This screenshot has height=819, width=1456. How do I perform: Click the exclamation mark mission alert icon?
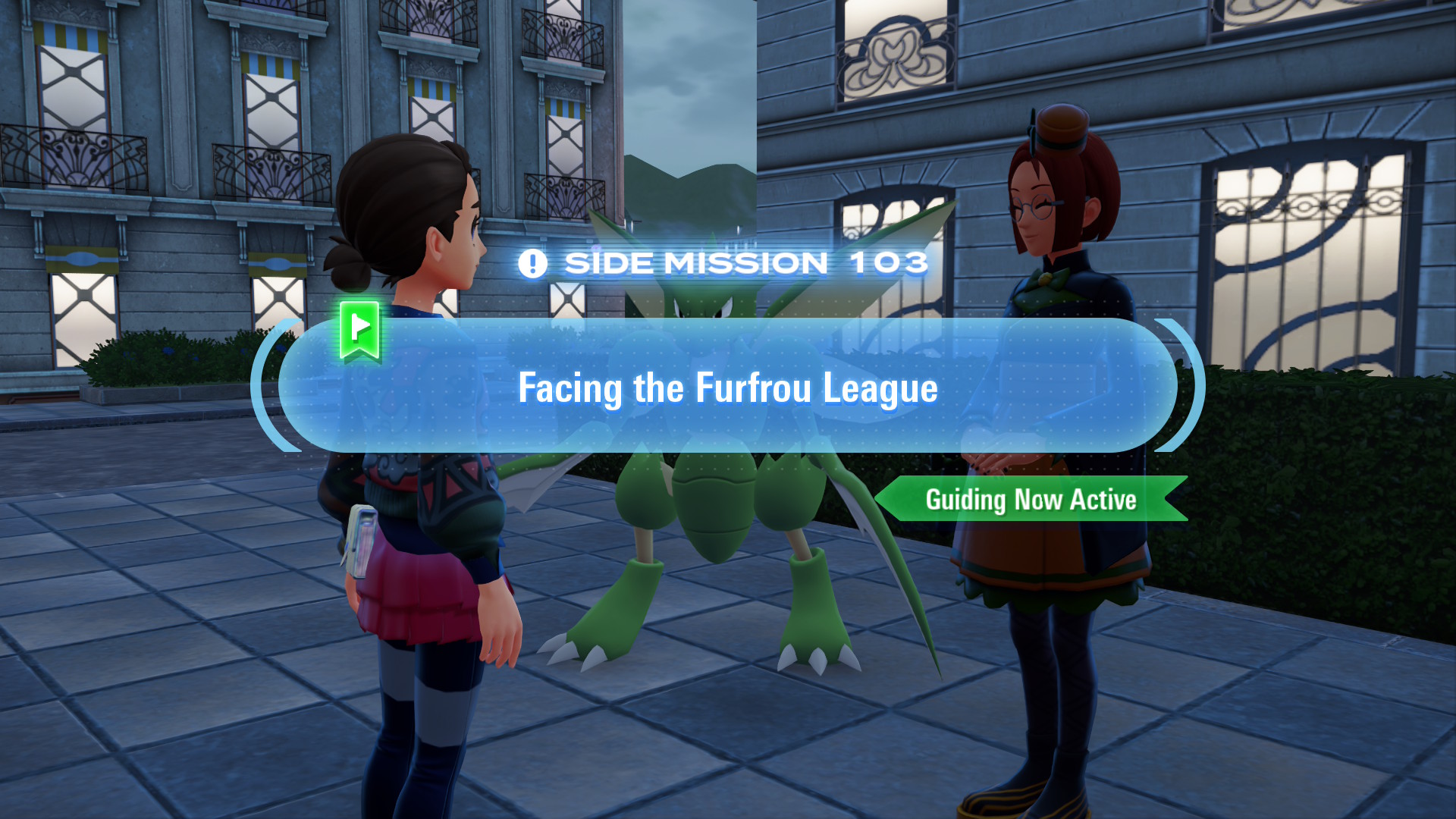[533, 262]
